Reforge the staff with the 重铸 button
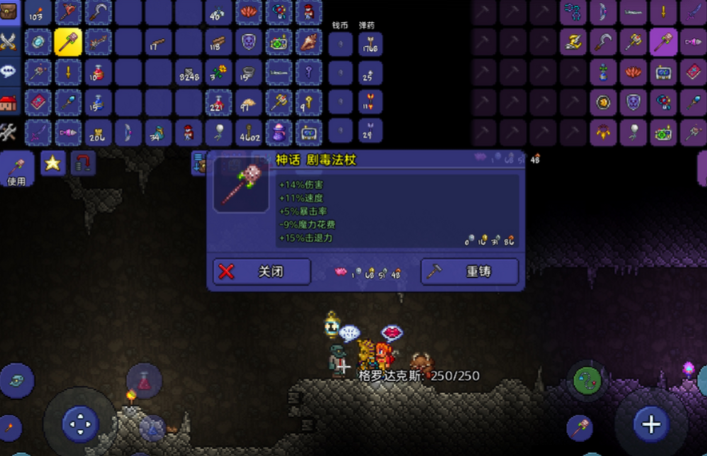The image size is (707, 456). pyautogui.click(x=469, y=271)
